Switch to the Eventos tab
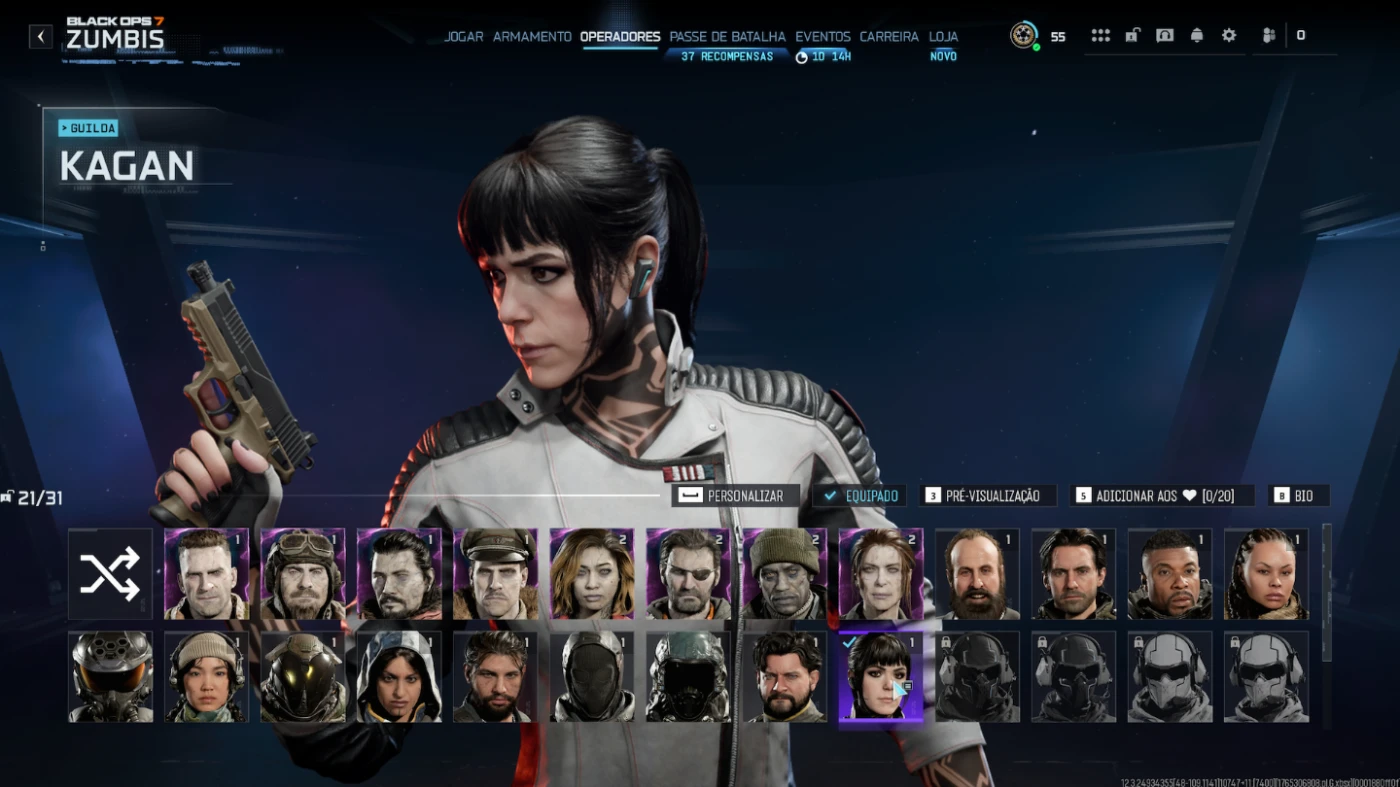1400x787 pixels. pos(823,37)
